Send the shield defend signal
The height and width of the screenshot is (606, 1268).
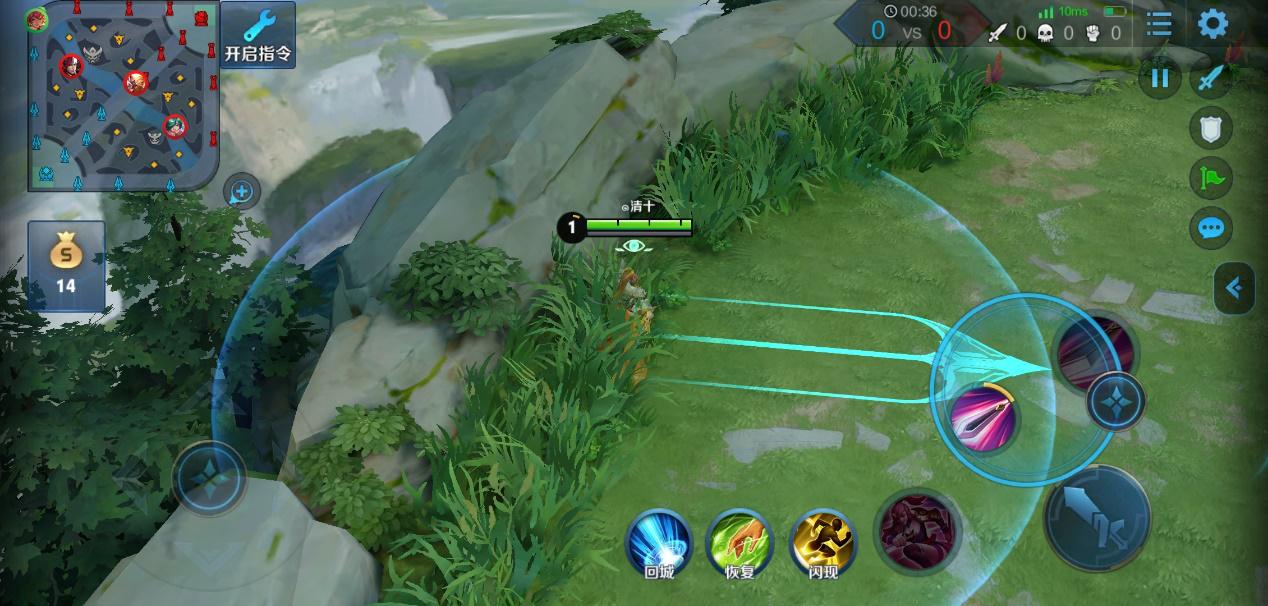1211,128
